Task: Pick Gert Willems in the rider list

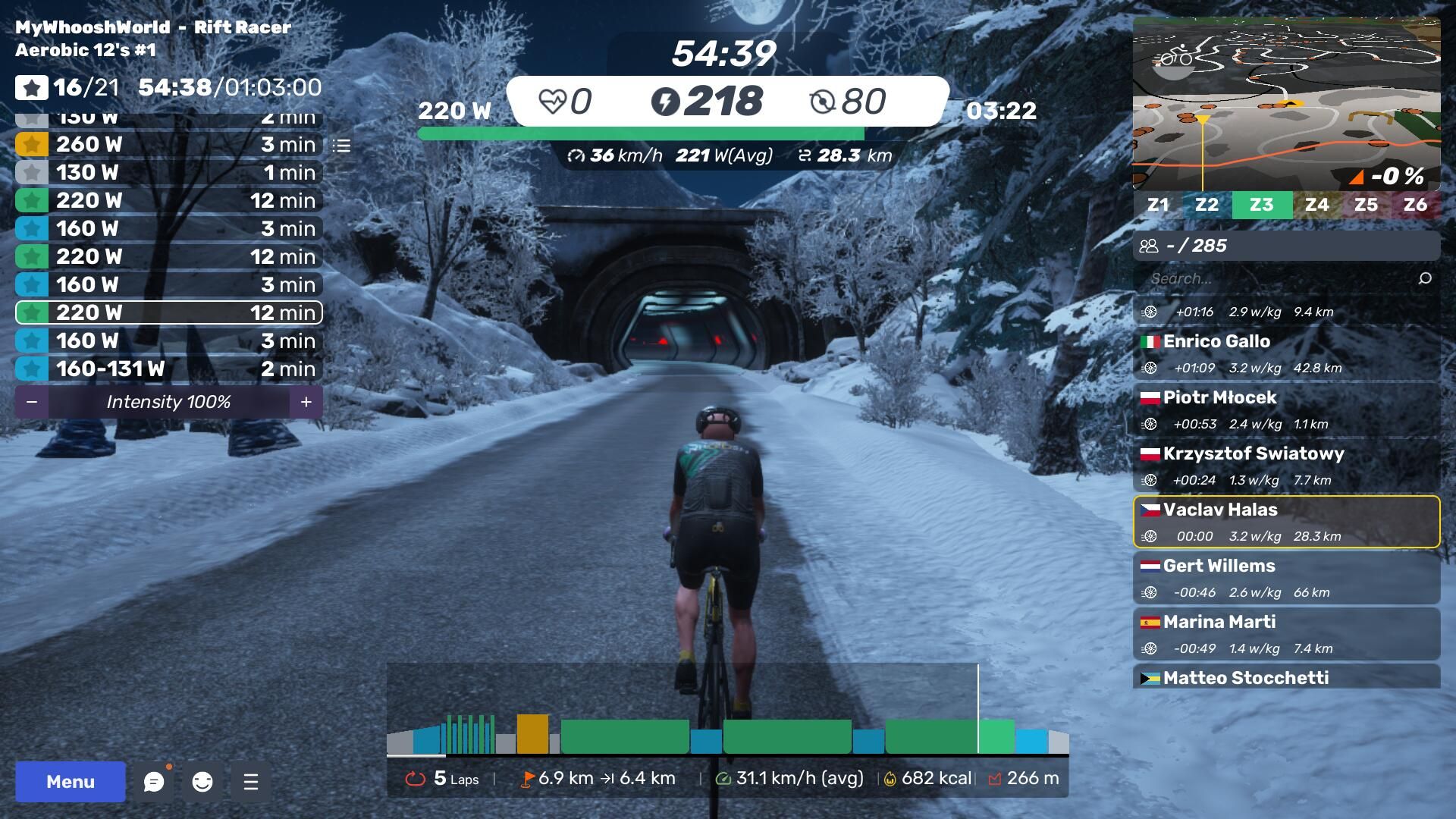Action: tap(1286, 578)
